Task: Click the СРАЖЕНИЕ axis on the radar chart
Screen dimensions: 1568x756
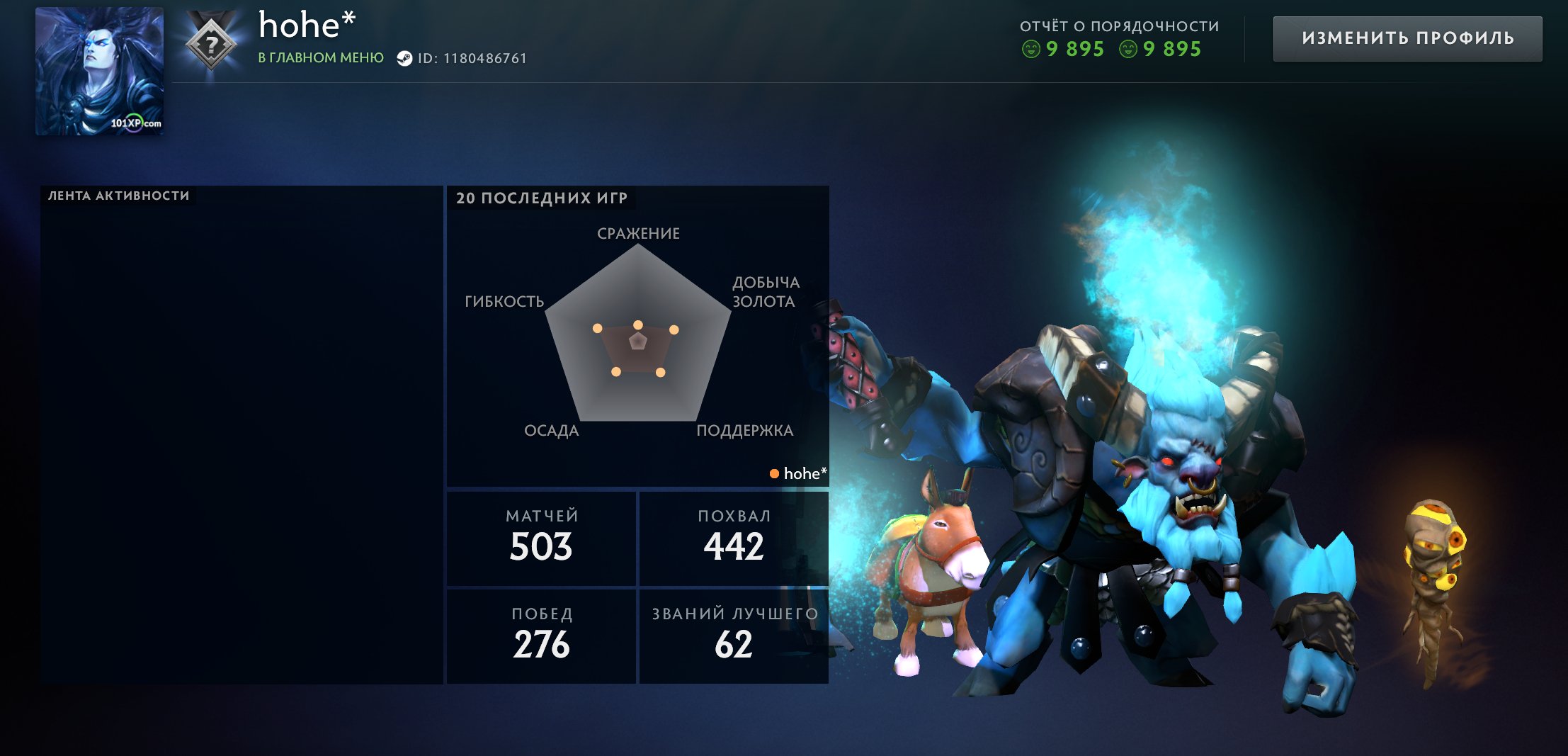Action: (638, 233)
